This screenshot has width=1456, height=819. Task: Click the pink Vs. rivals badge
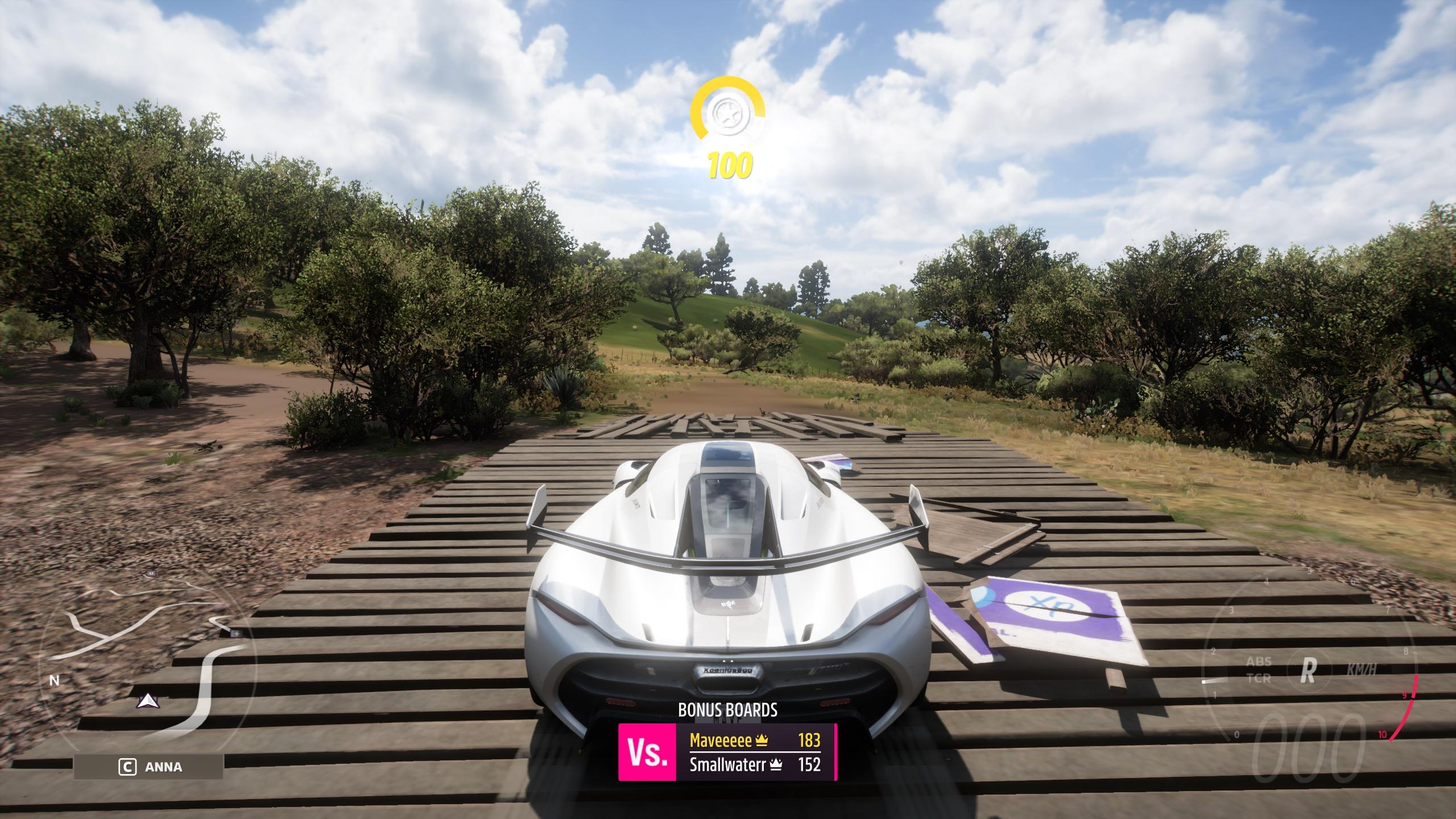[647, 752]
